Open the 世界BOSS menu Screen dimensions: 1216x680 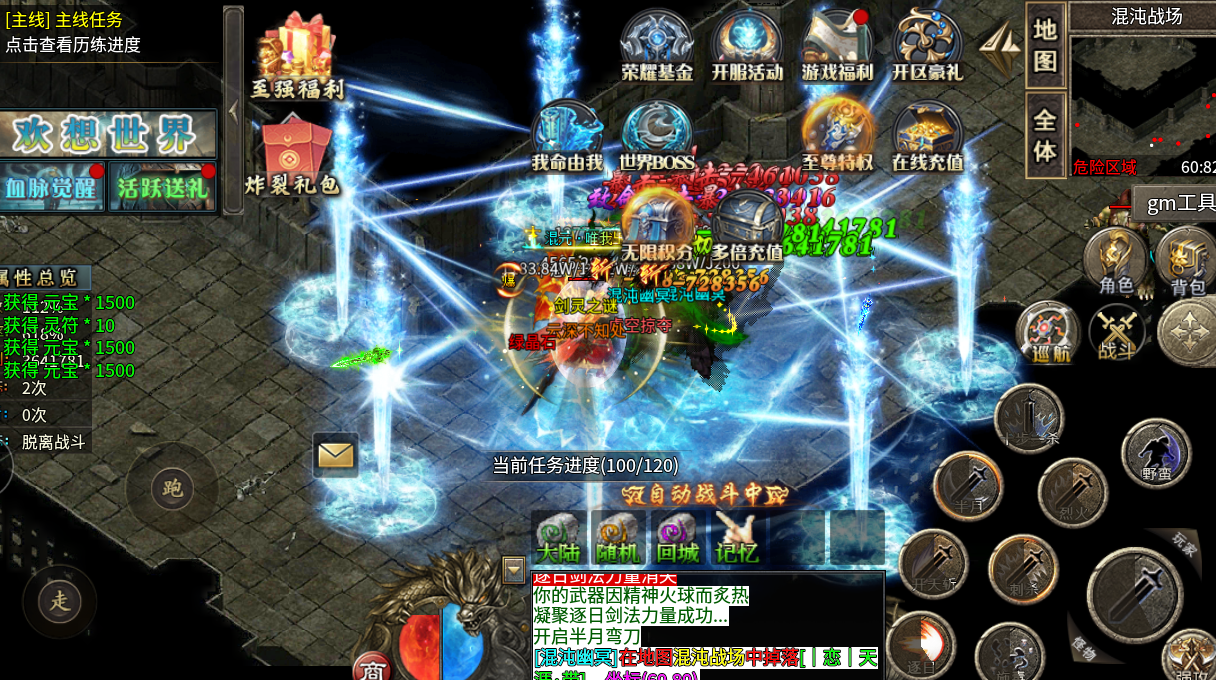tap(657, 137)
